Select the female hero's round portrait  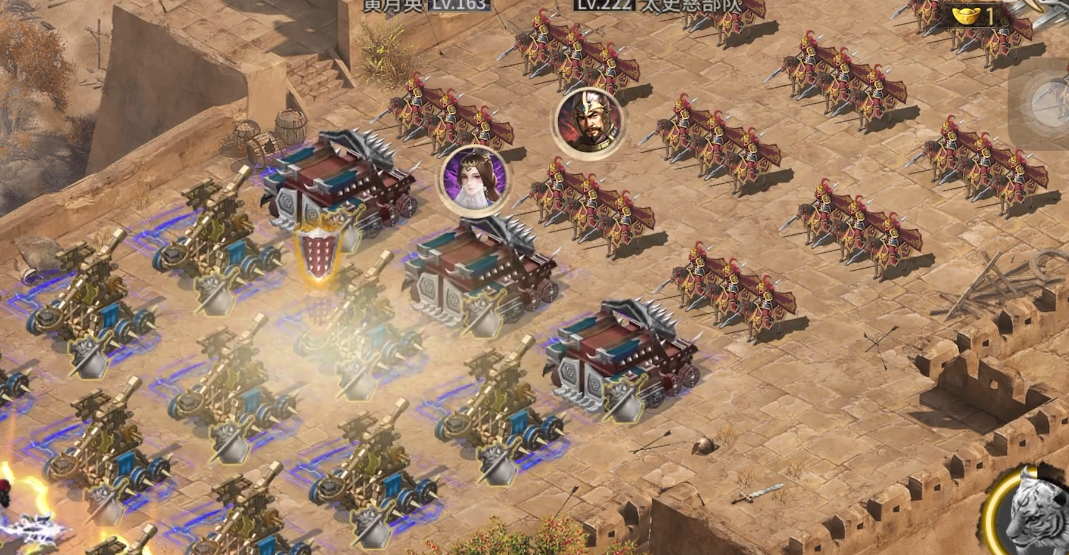(474, 180)
